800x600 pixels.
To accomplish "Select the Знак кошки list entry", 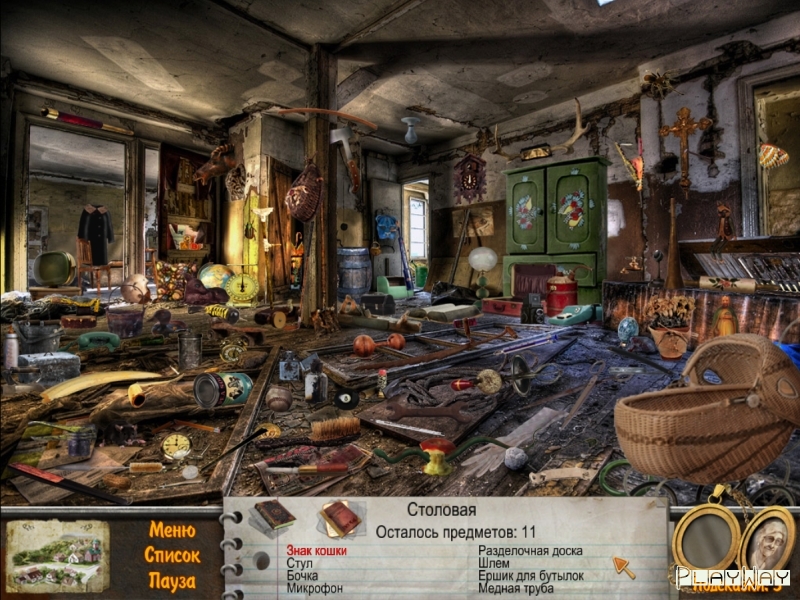I will 316,550.
